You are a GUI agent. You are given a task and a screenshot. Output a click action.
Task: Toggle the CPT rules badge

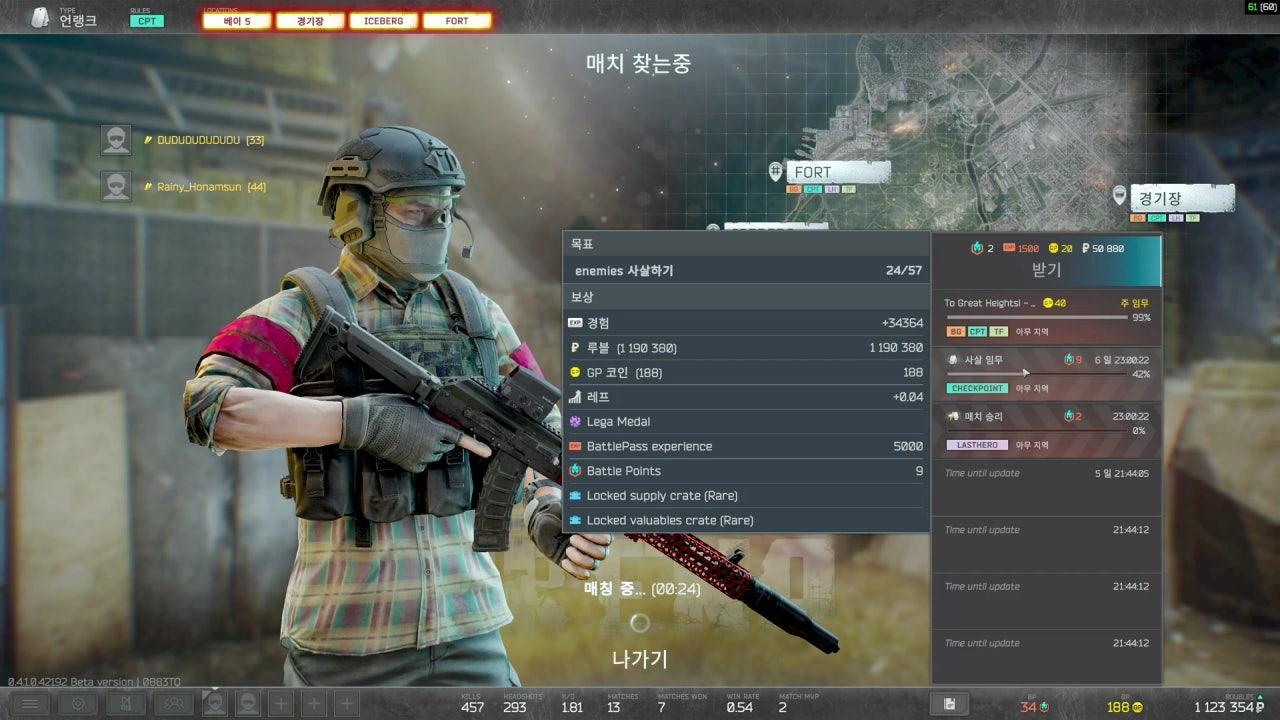tap(146, 20)
